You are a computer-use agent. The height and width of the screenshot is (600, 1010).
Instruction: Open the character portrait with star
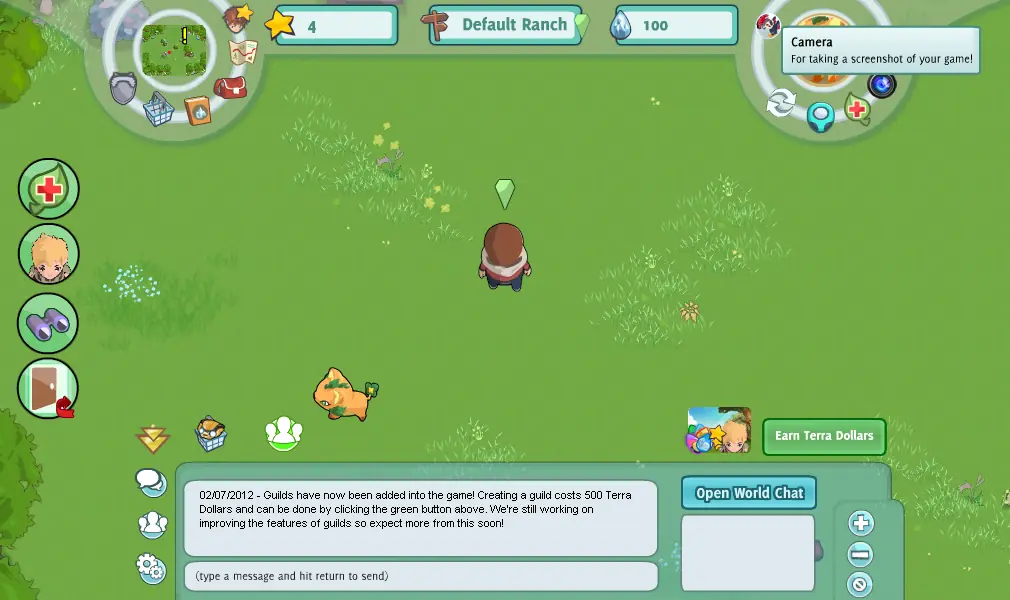pyautogui.click(x=238, y=18)
